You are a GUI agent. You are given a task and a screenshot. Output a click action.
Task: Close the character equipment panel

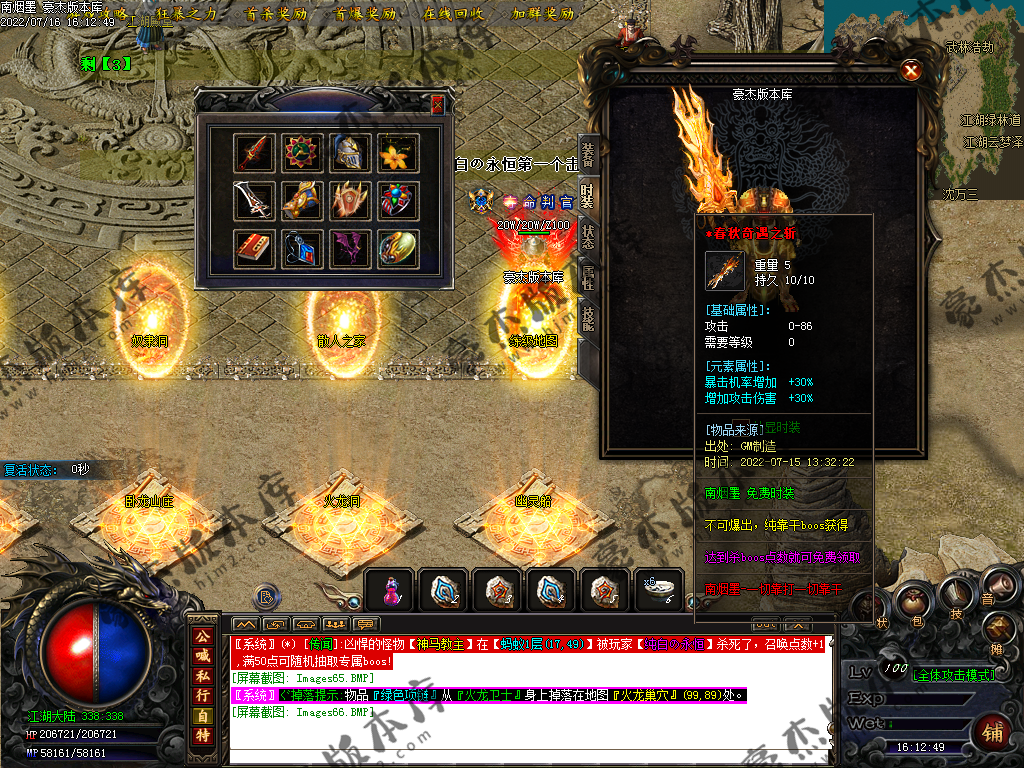tap(910, 71)
